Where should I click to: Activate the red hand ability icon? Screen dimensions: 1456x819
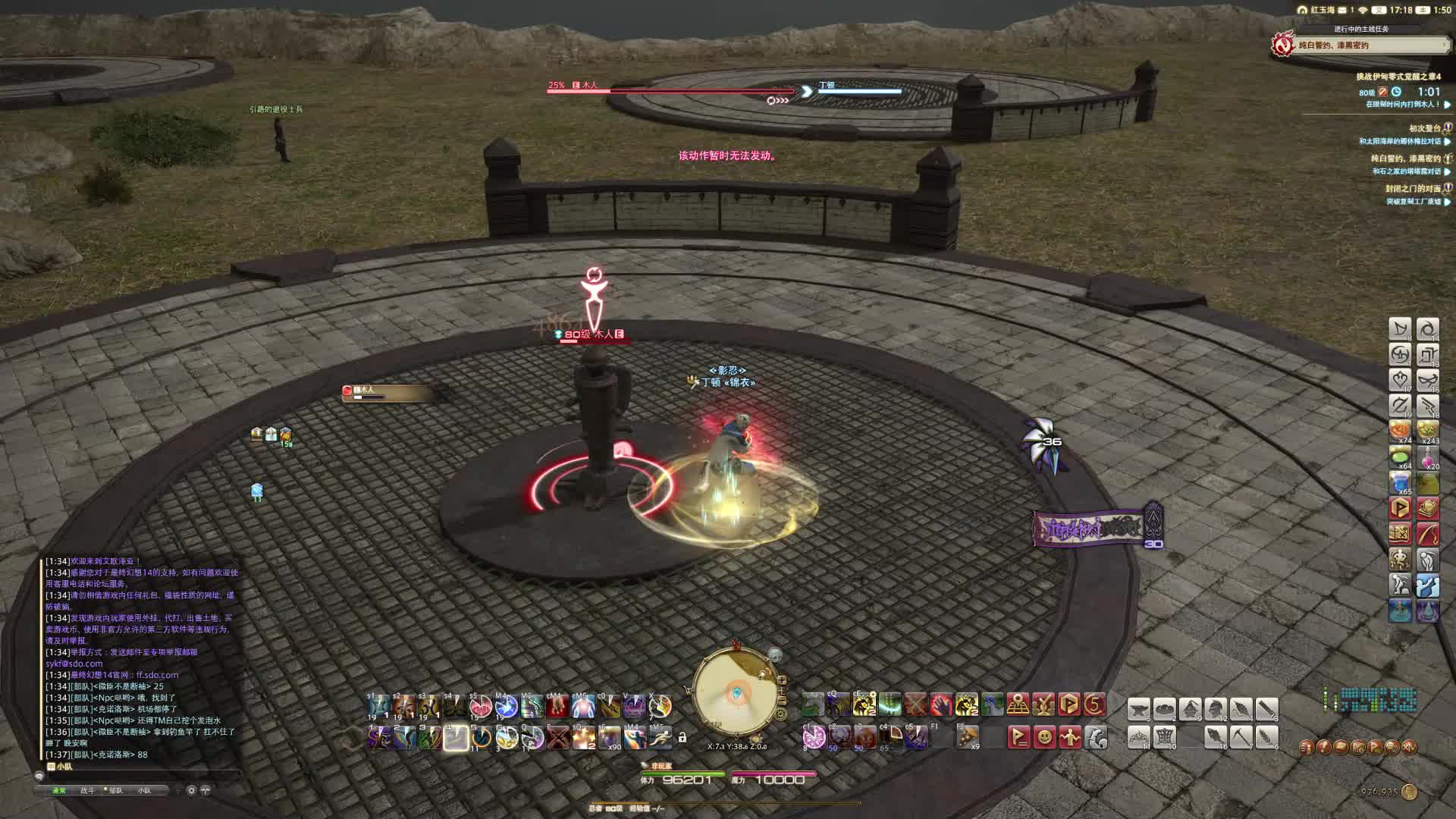tap(940, 705)
